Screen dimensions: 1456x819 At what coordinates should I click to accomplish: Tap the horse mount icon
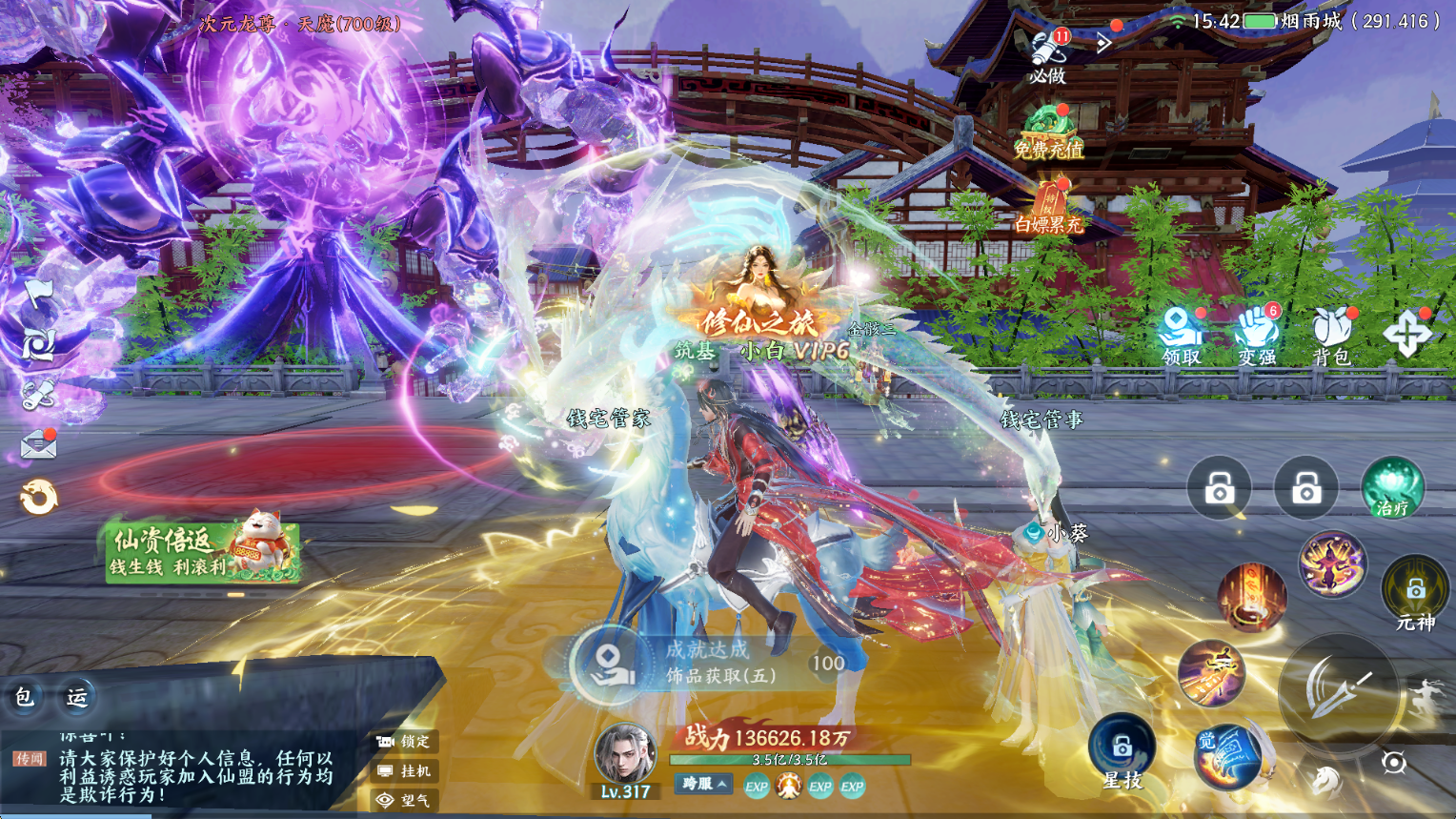pyautogui.click(x=1325, y=781)
